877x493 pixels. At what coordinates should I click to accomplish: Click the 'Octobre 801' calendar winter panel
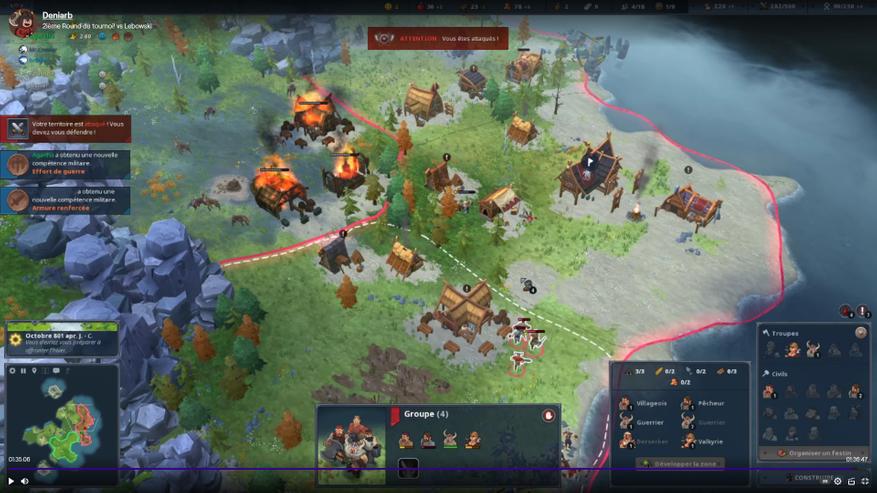click(x=60, y=339)
